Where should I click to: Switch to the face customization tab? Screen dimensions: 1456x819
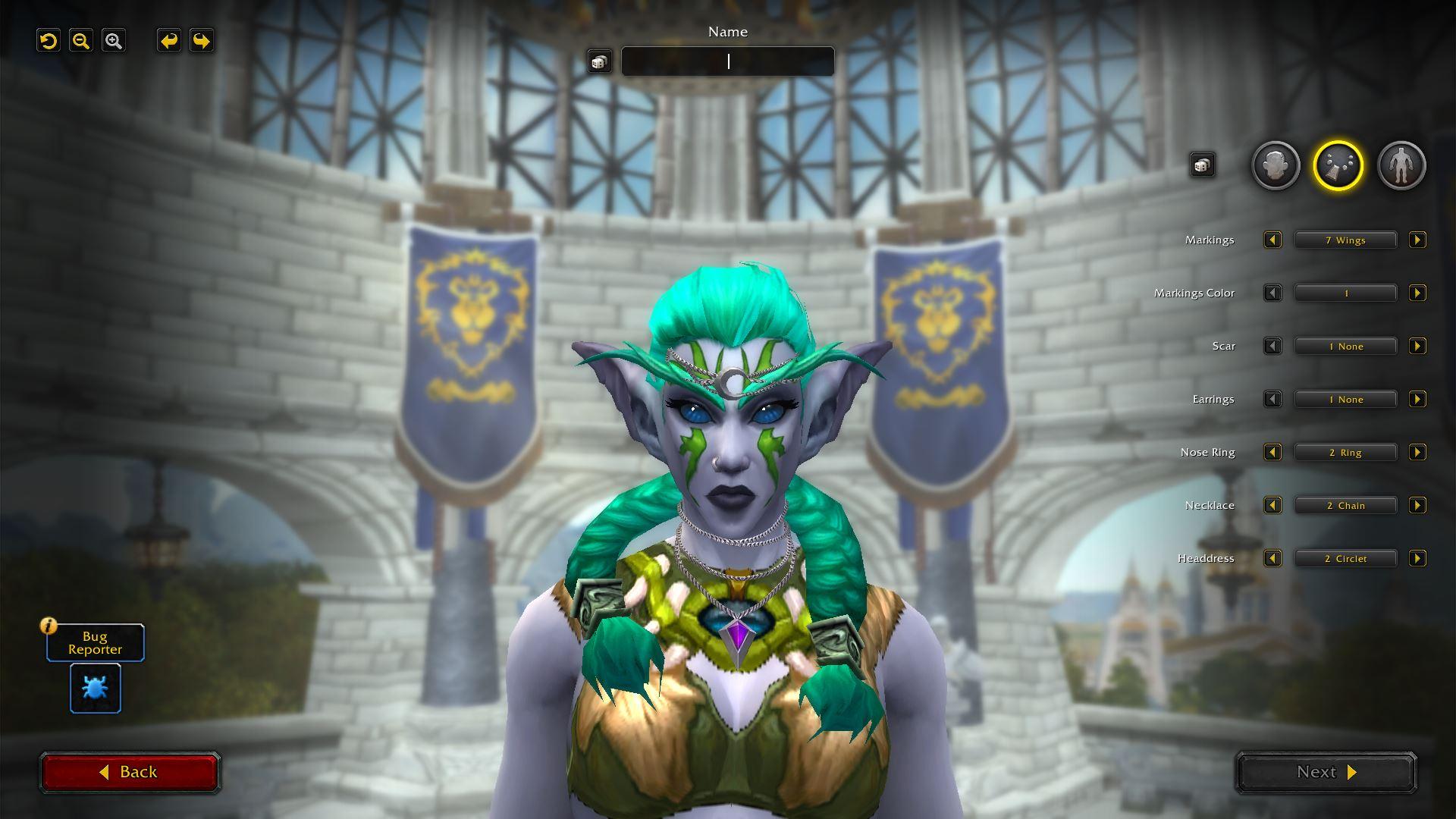1276,165
